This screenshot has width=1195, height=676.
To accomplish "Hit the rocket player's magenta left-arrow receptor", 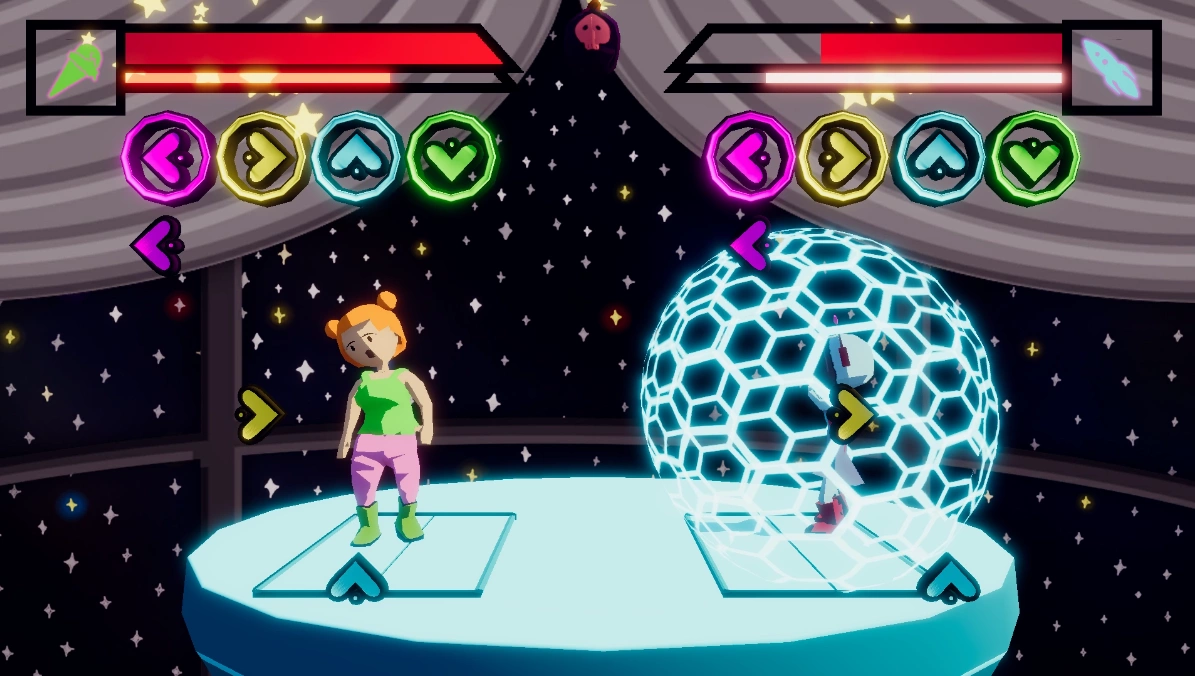I will tap(750, 158).
